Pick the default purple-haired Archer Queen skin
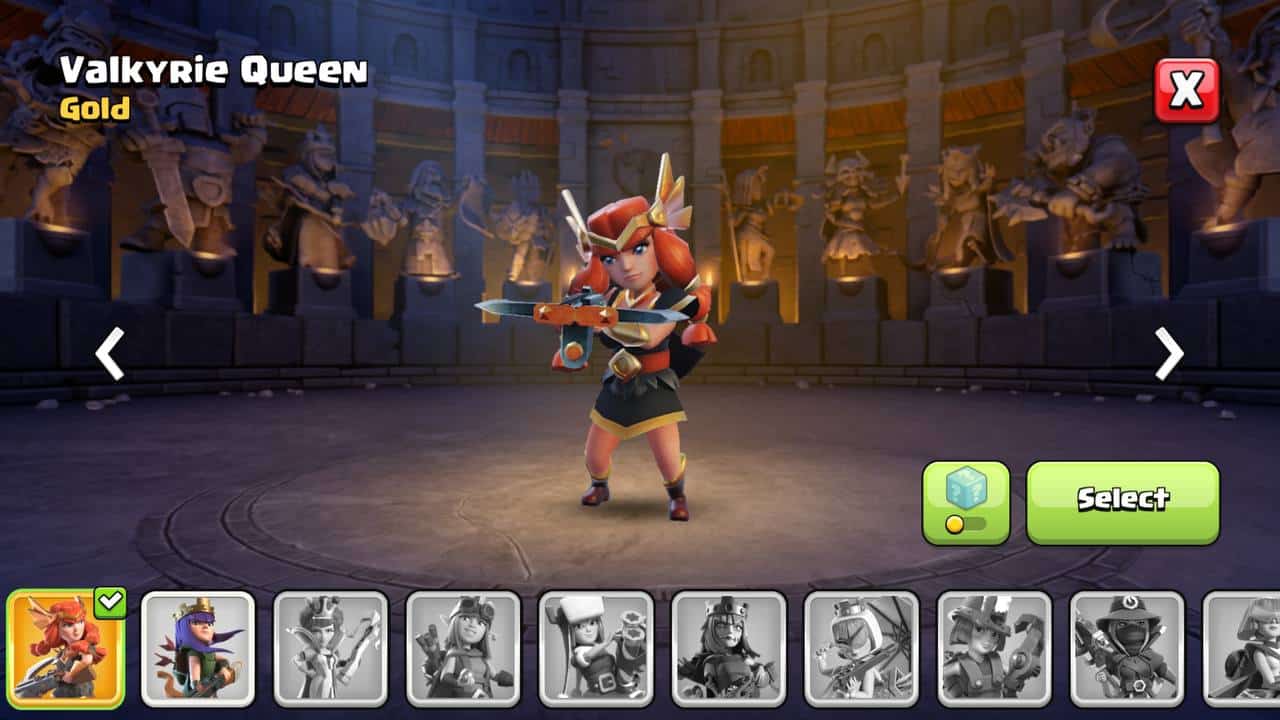 point(198,649)
